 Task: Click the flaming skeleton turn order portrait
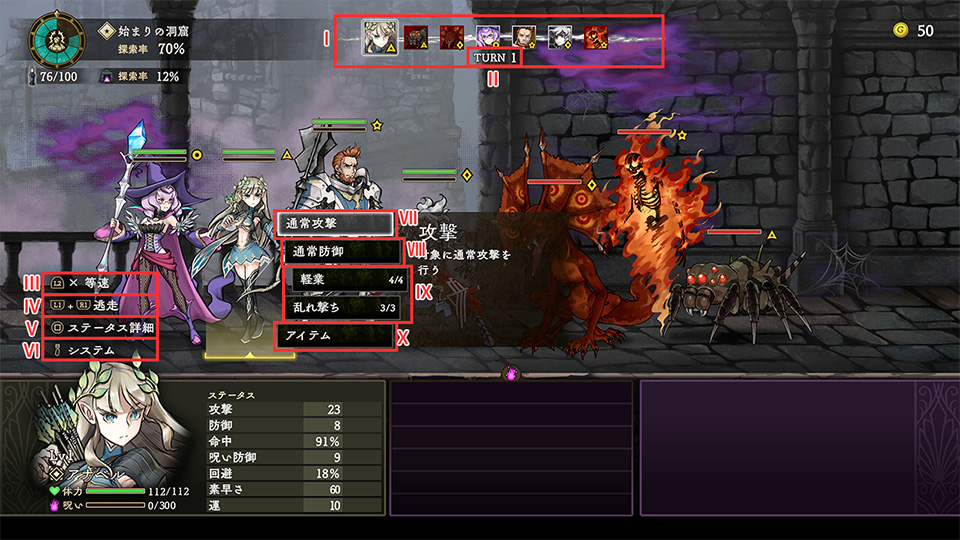[x=595, y=38]
